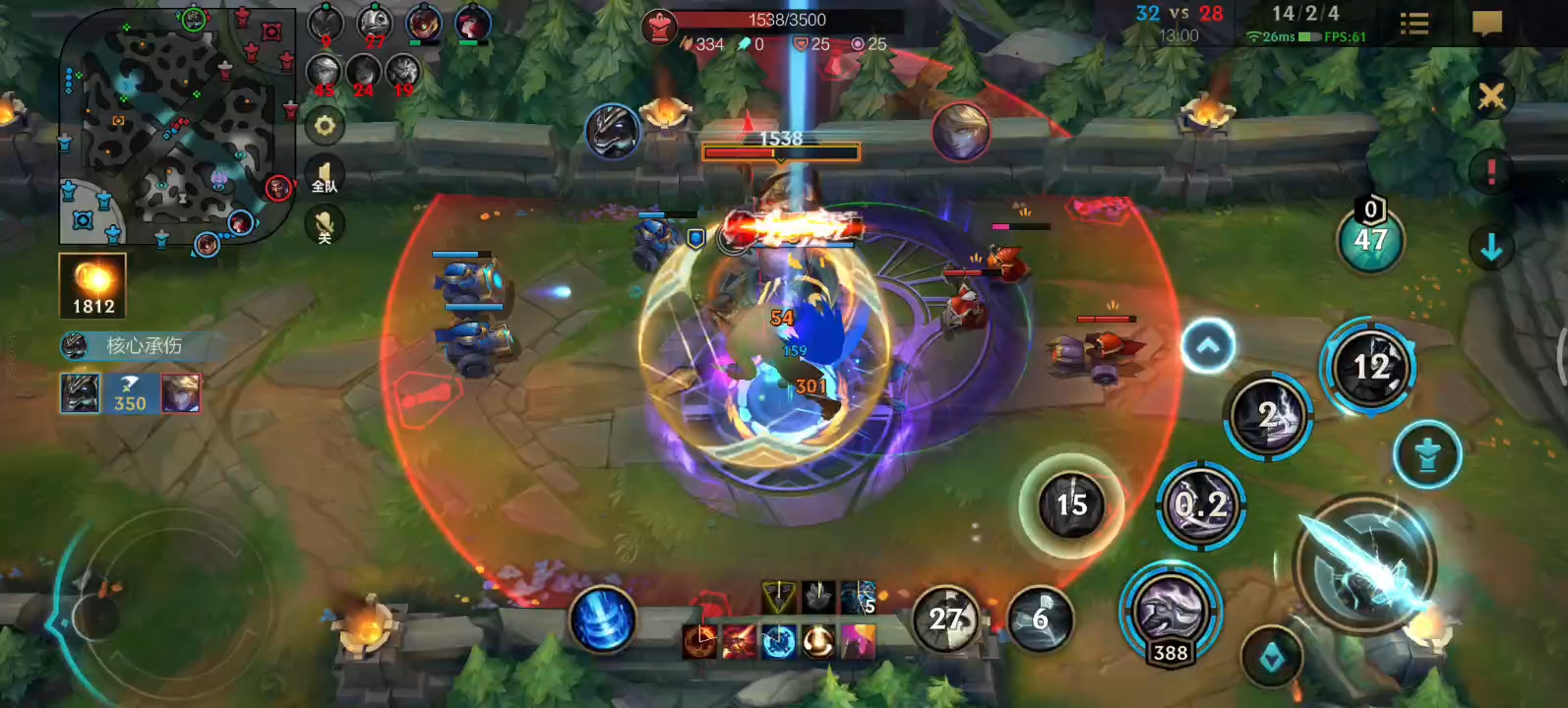The width and height of the screenshot is (1568, 708).
Task: Select the tower targeting button
Action: (1427, 454)
